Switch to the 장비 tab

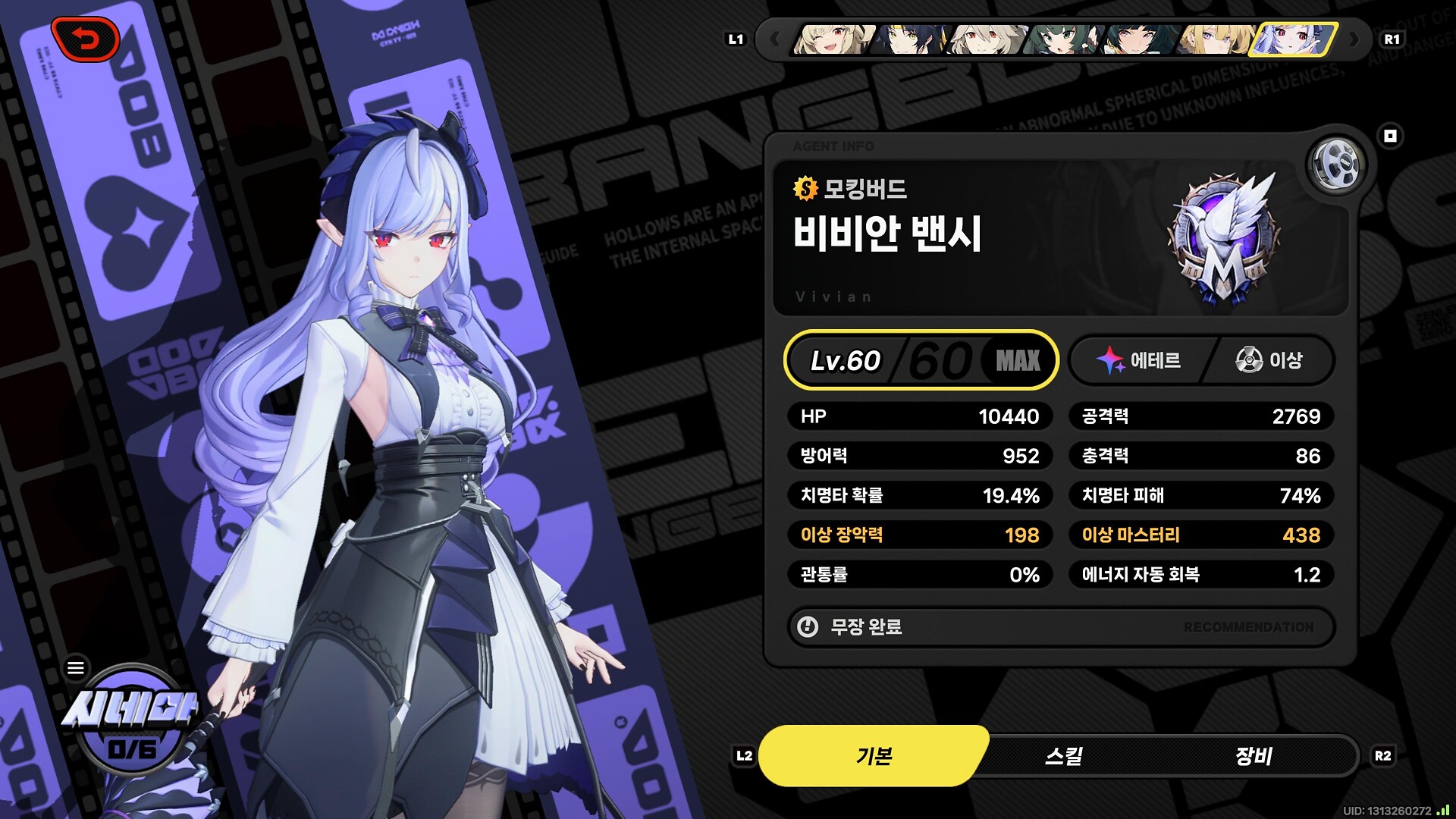click(1253, 756)
